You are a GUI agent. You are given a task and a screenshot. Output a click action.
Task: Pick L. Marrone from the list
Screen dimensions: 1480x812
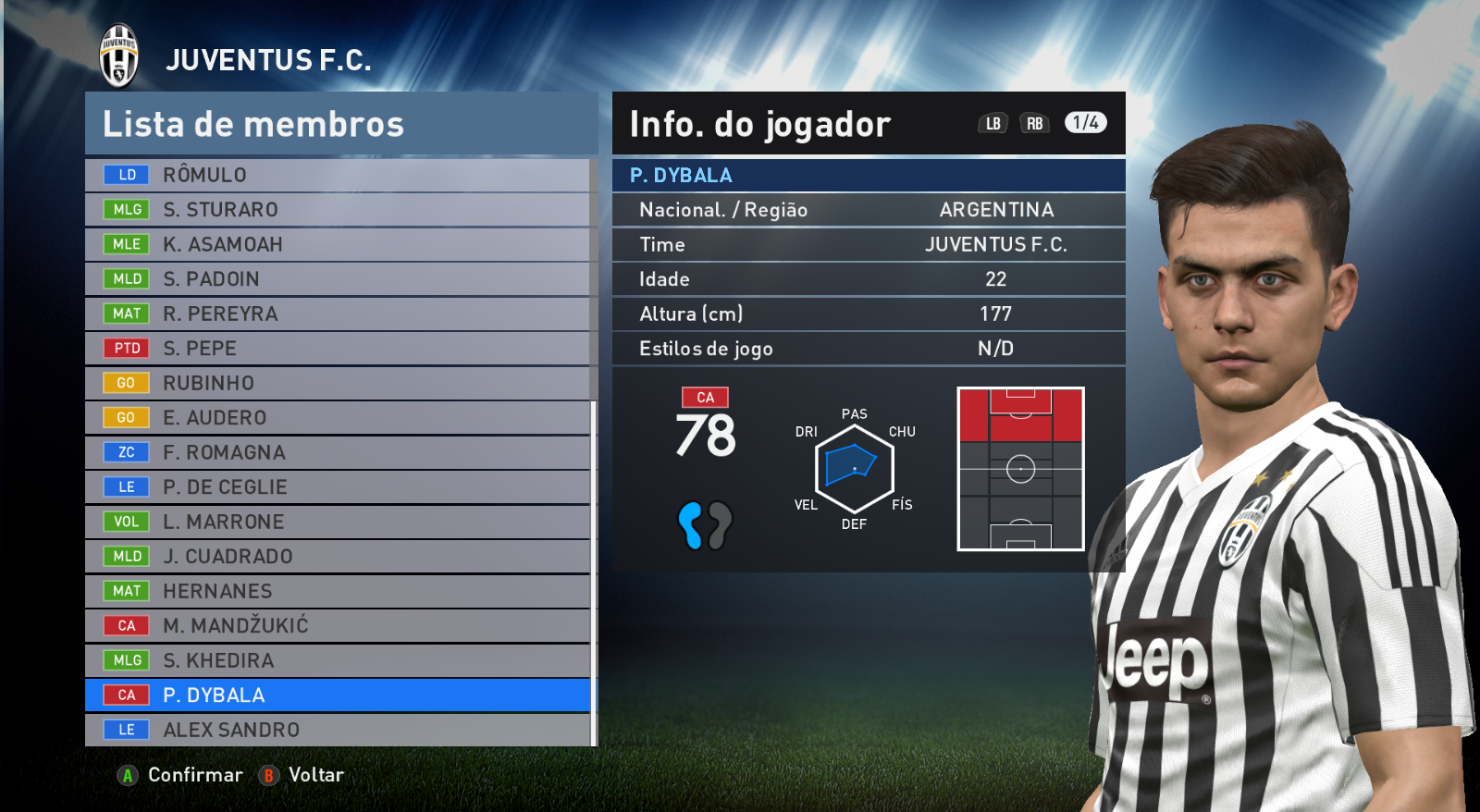click(338, 522)
